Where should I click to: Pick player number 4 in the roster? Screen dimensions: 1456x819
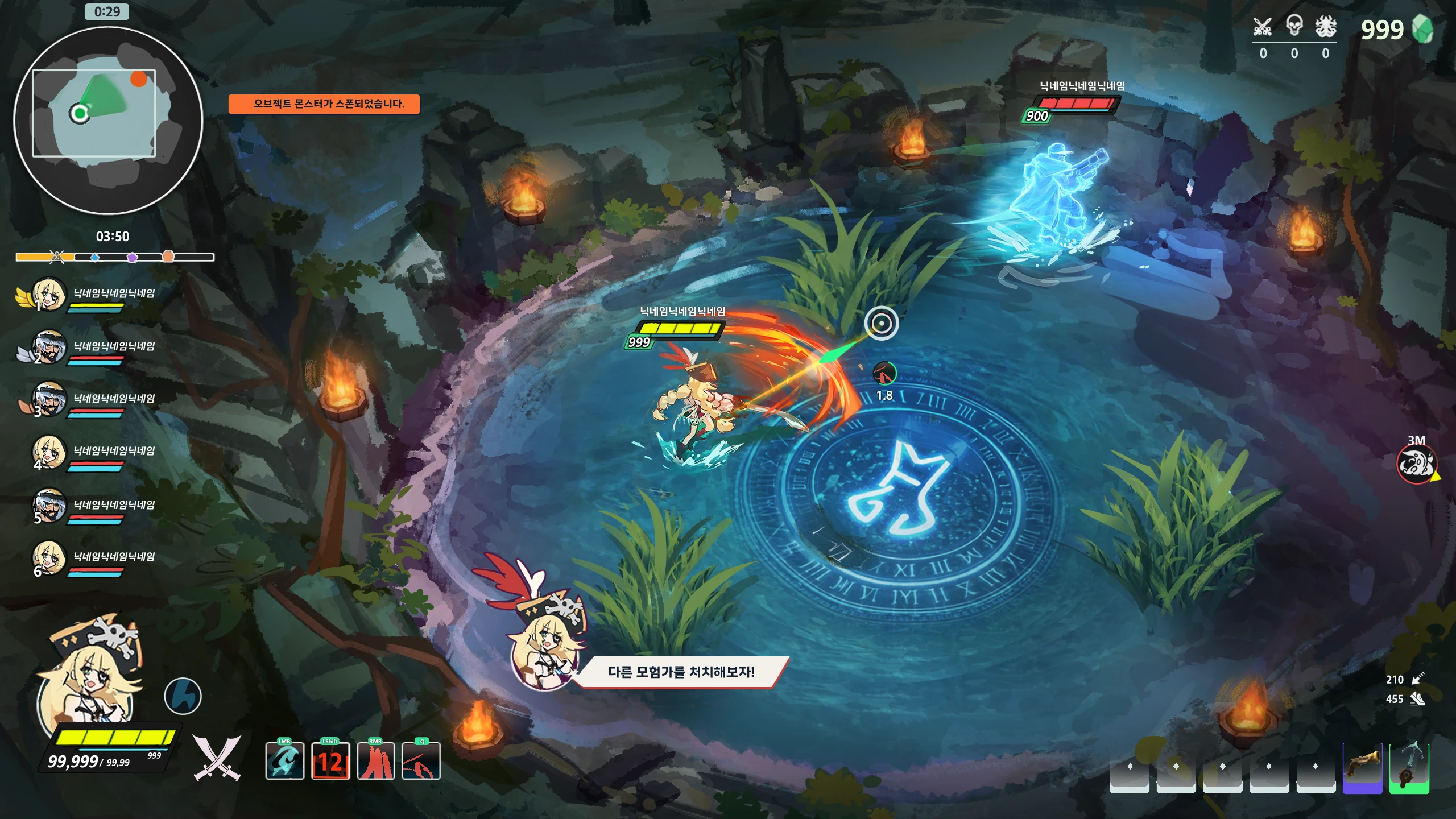pos(49,452)
